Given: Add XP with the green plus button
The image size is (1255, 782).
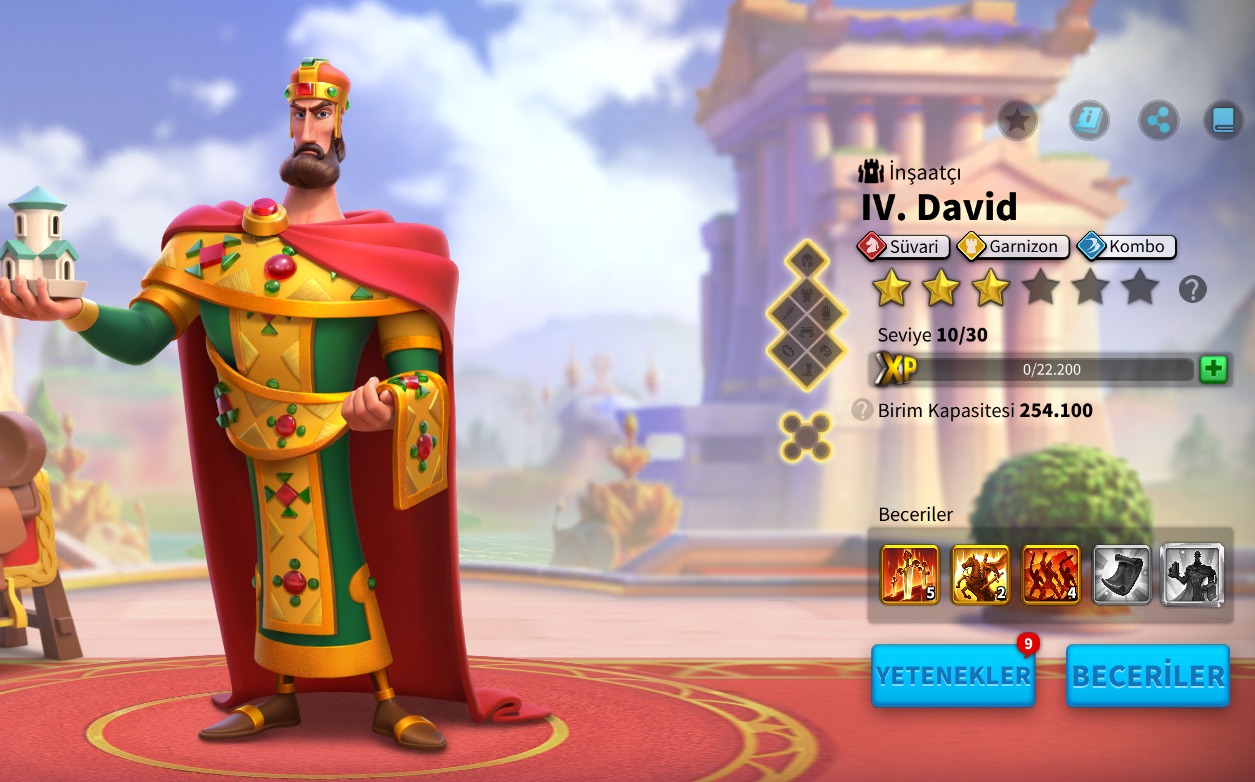Looking at the screenshot, I should [x=1213, y=369].
